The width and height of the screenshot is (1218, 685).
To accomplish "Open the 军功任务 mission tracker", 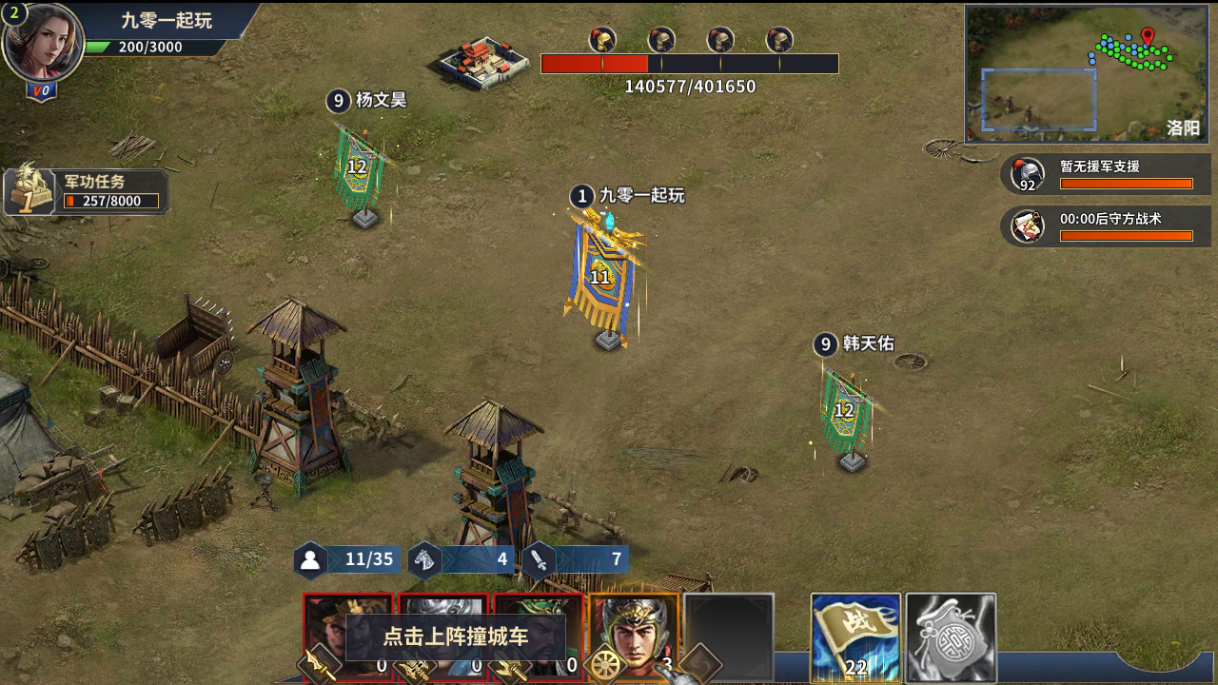I will pos(85,191).
